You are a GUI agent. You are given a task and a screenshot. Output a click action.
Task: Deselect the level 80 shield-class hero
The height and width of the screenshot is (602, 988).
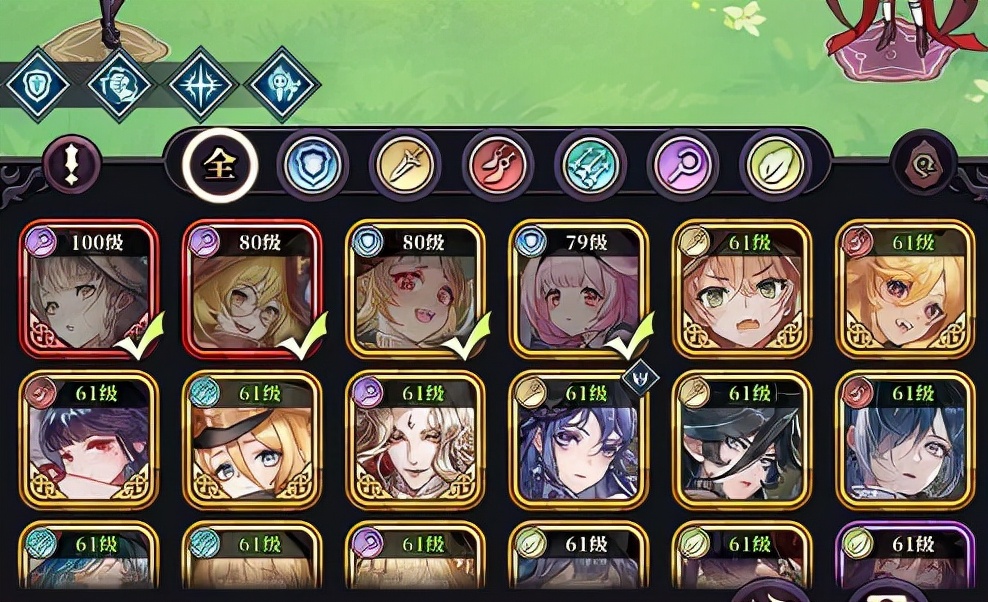point(416,290)
